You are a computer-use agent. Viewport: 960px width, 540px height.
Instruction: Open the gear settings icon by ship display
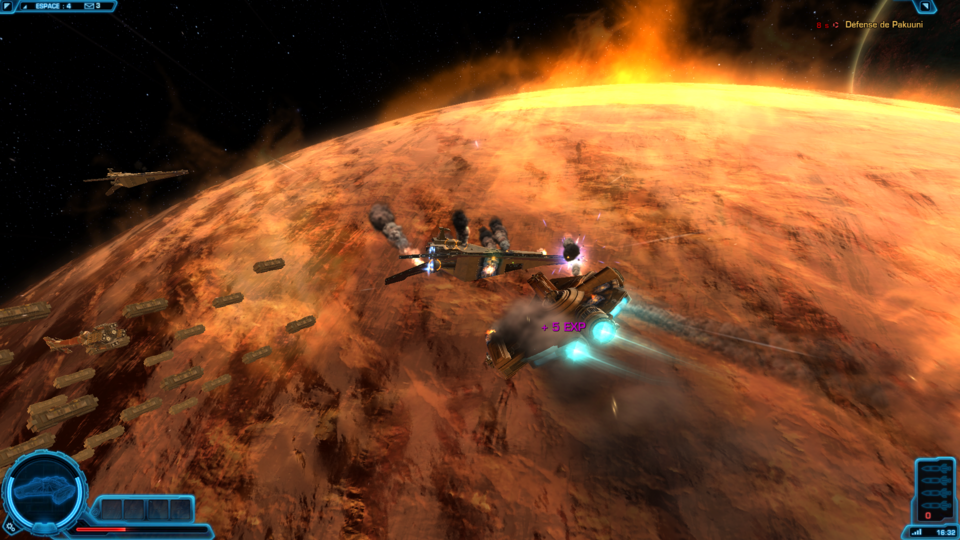(10, 524)
